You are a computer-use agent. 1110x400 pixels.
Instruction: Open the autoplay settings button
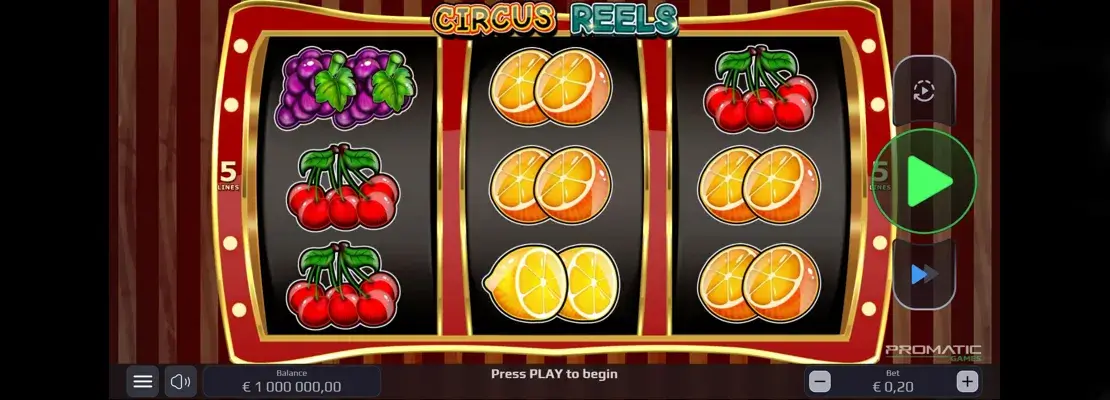click(x=923, y=91)
